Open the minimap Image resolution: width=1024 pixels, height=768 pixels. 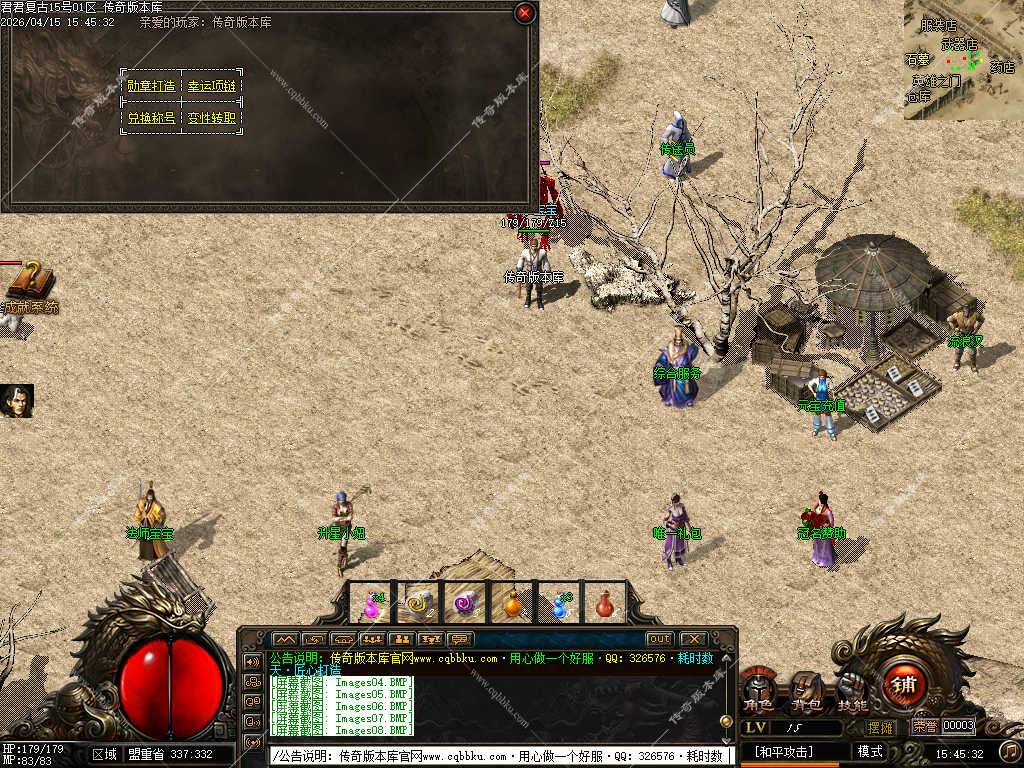pos(963,60)
